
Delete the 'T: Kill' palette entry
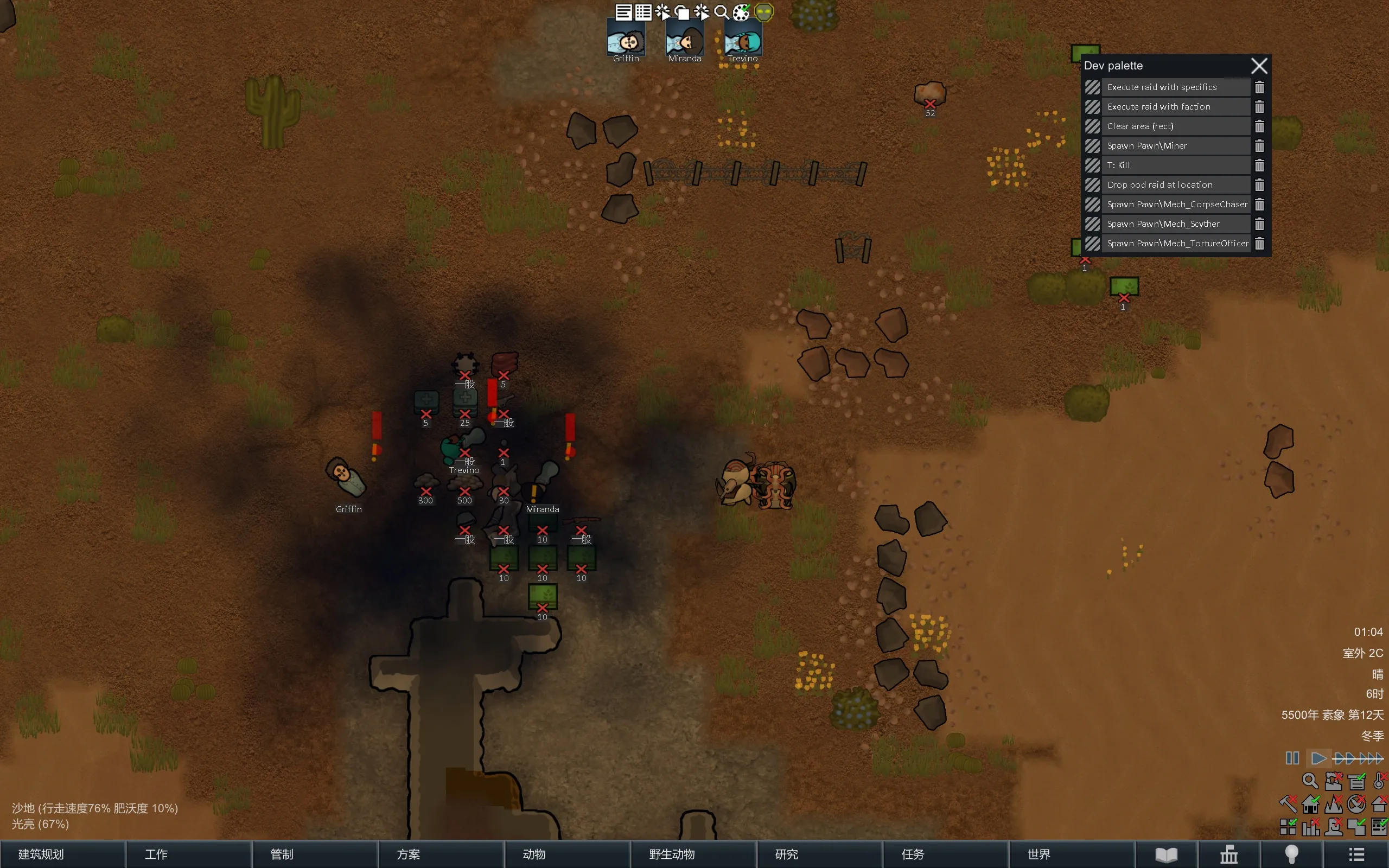(1259, 165)
